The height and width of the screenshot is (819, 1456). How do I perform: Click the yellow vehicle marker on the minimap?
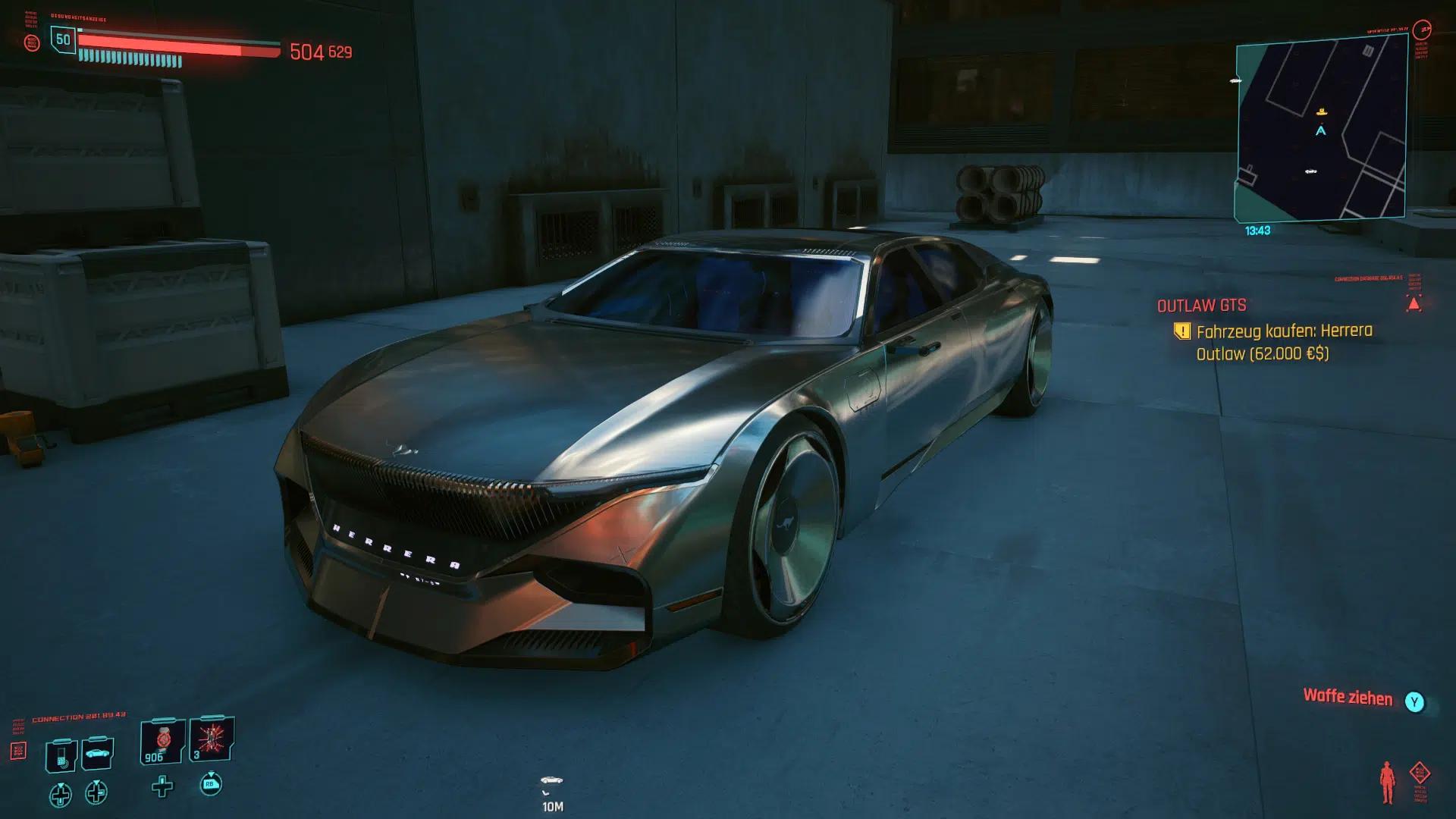tap(1322, 112)
